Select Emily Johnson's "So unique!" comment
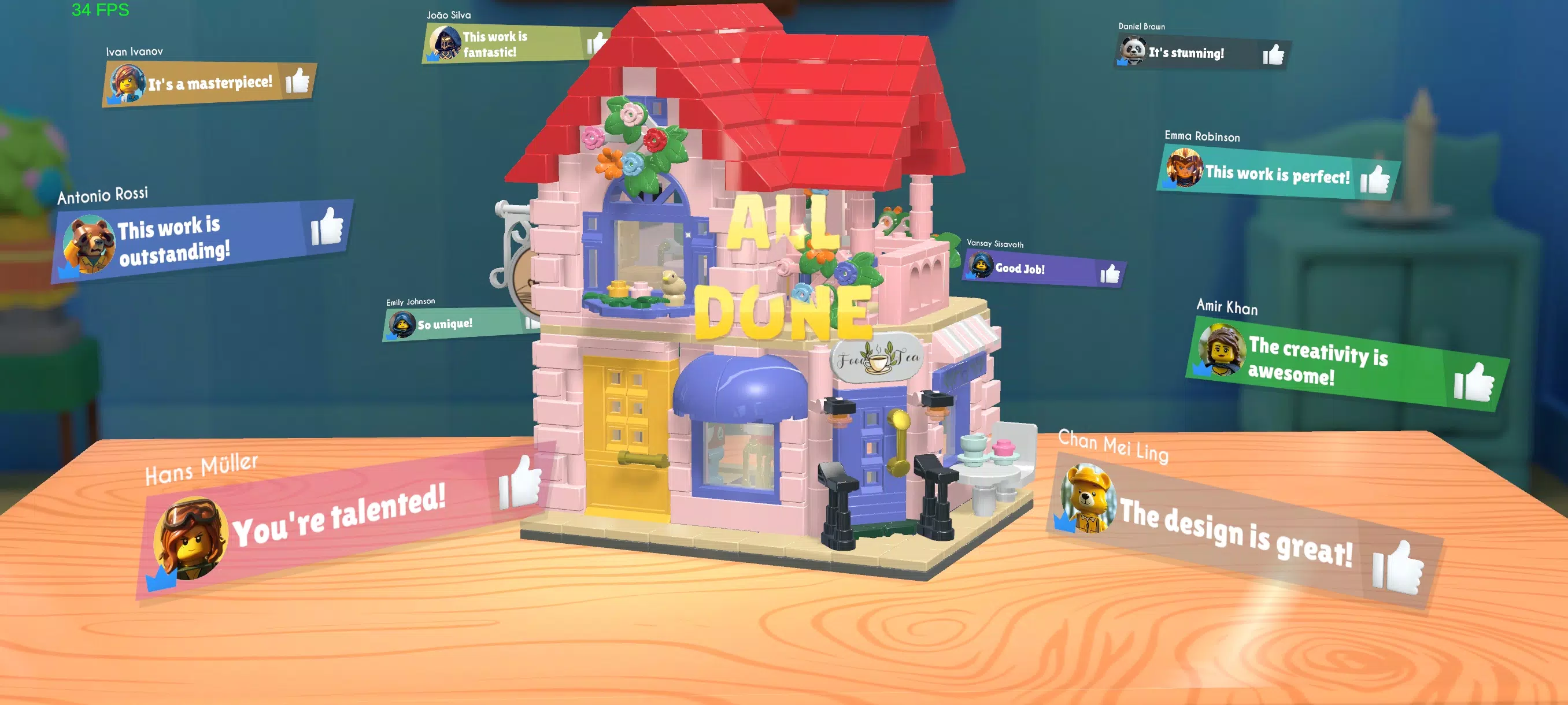 445,324
